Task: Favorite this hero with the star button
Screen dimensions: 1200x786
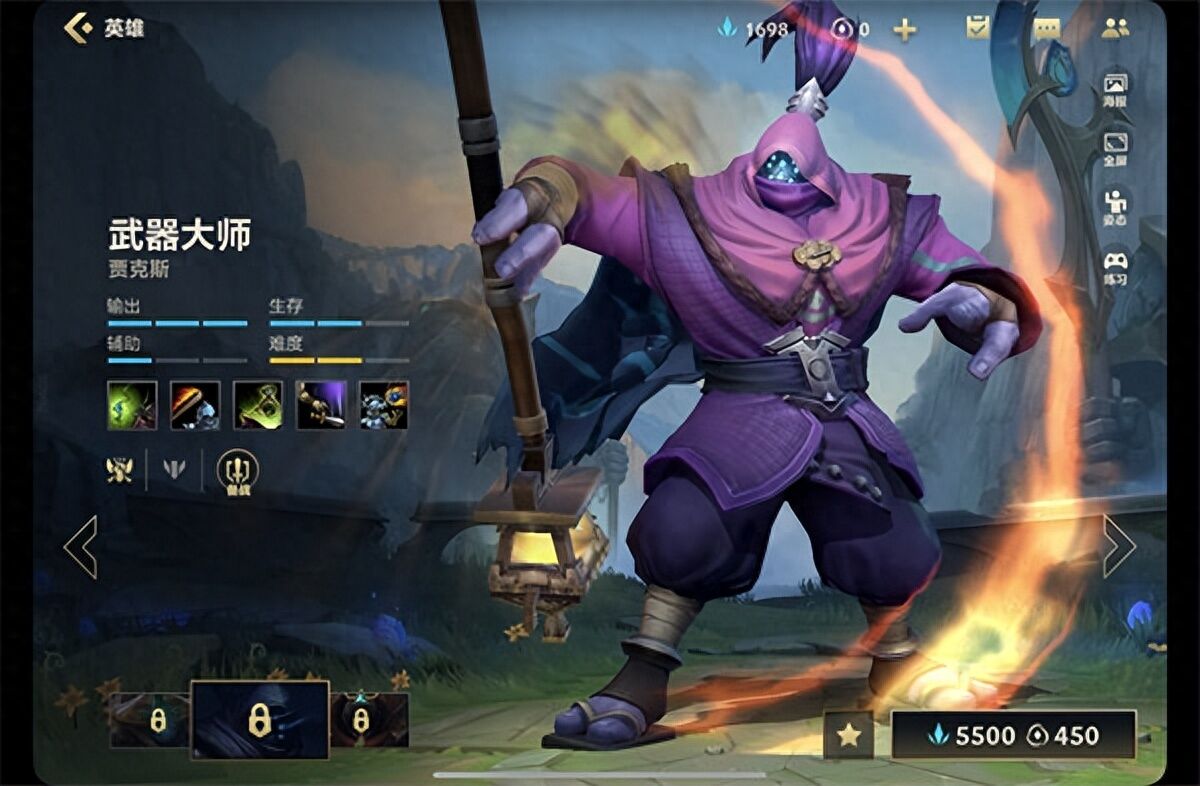Action: [x=848, y=736]
